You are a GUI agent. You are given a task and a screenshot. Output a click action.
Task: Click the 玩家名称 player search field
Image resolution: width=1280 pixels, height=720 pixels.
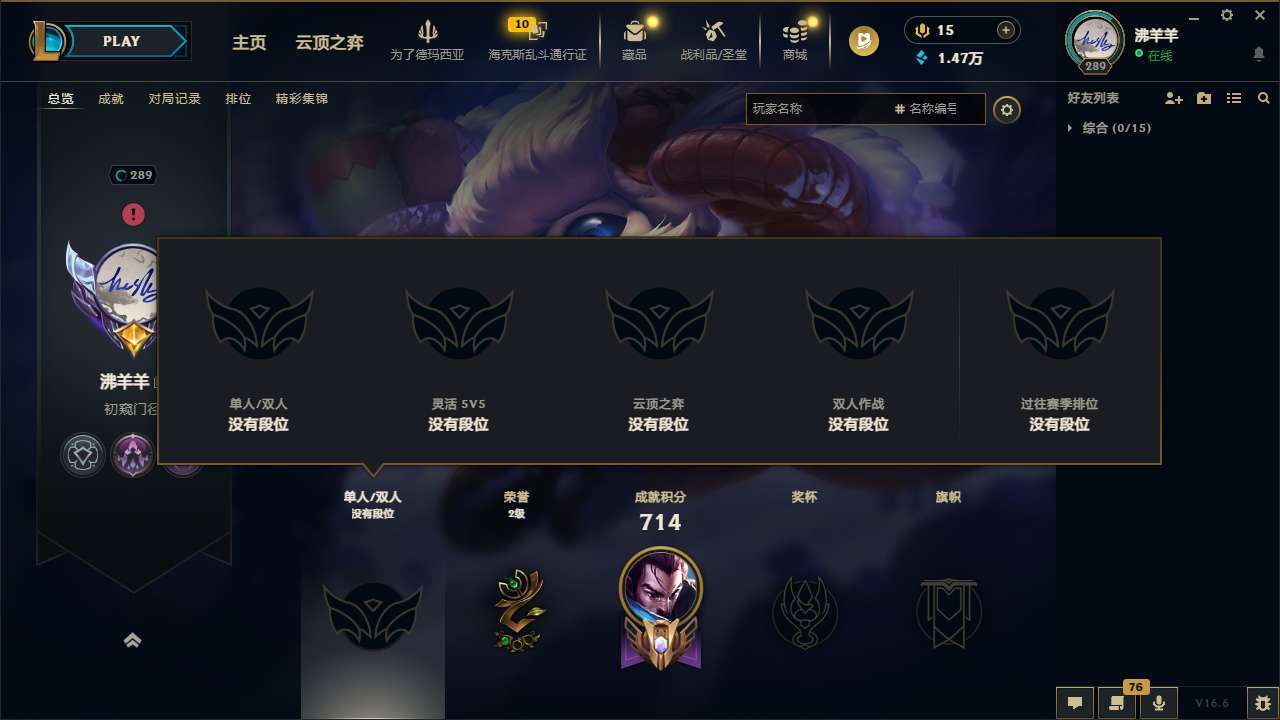820,109
